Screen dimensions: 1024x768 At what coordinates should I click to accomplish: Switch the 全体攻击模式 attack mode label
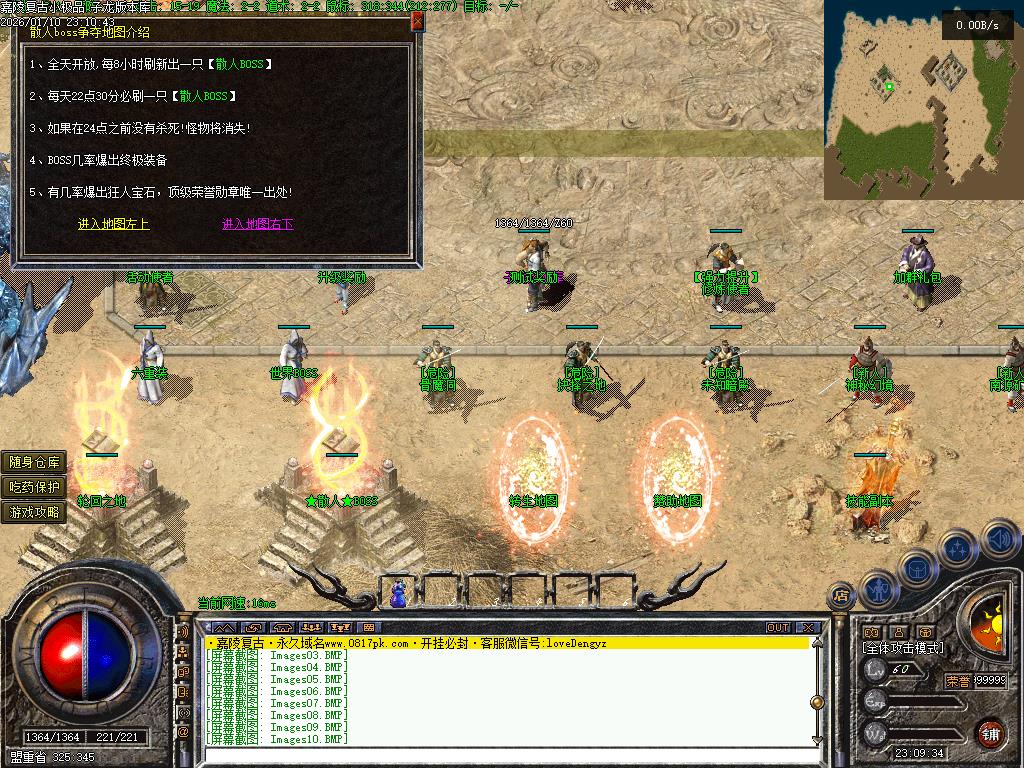[x=903, y=648]
